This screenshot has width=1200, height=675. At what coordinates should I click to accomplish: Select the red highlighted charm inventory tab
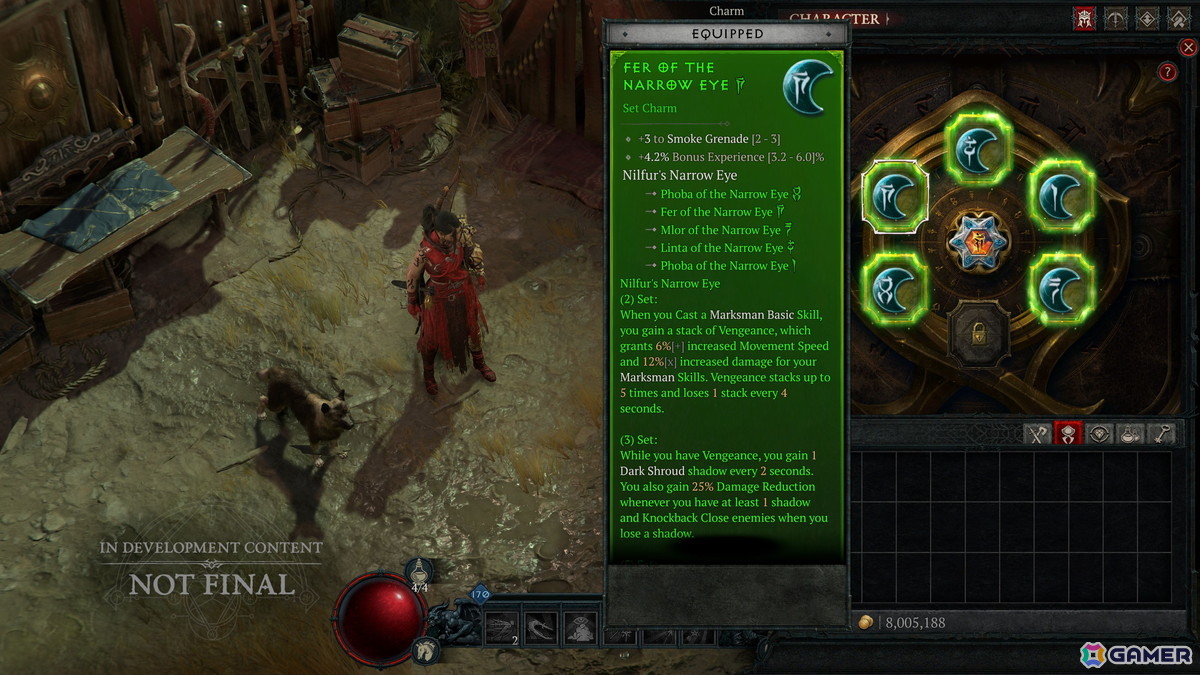click(x=1069, y=434)
